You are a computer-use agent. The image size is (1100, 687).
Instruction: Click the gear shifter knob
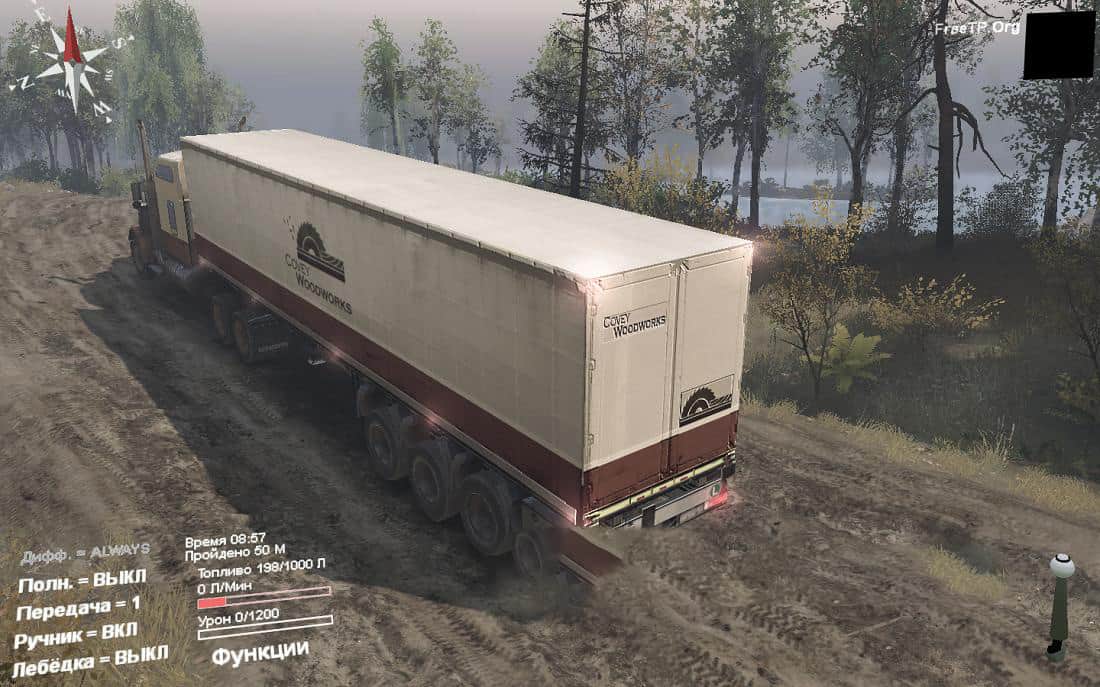point(1061,566)
